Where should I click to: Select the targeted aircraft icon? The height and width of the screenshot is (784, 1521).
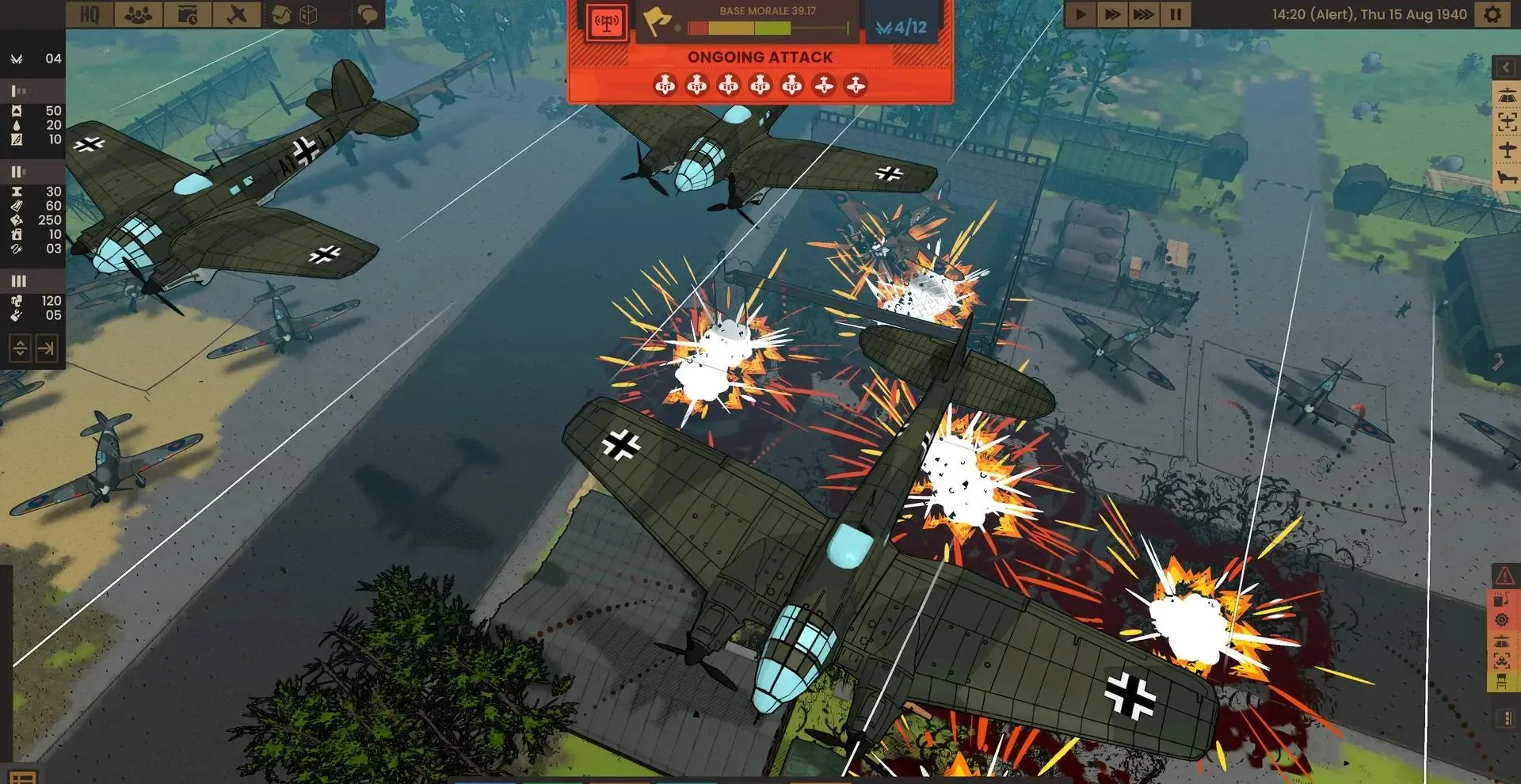pyautogui.click(x=1506, y=122)
